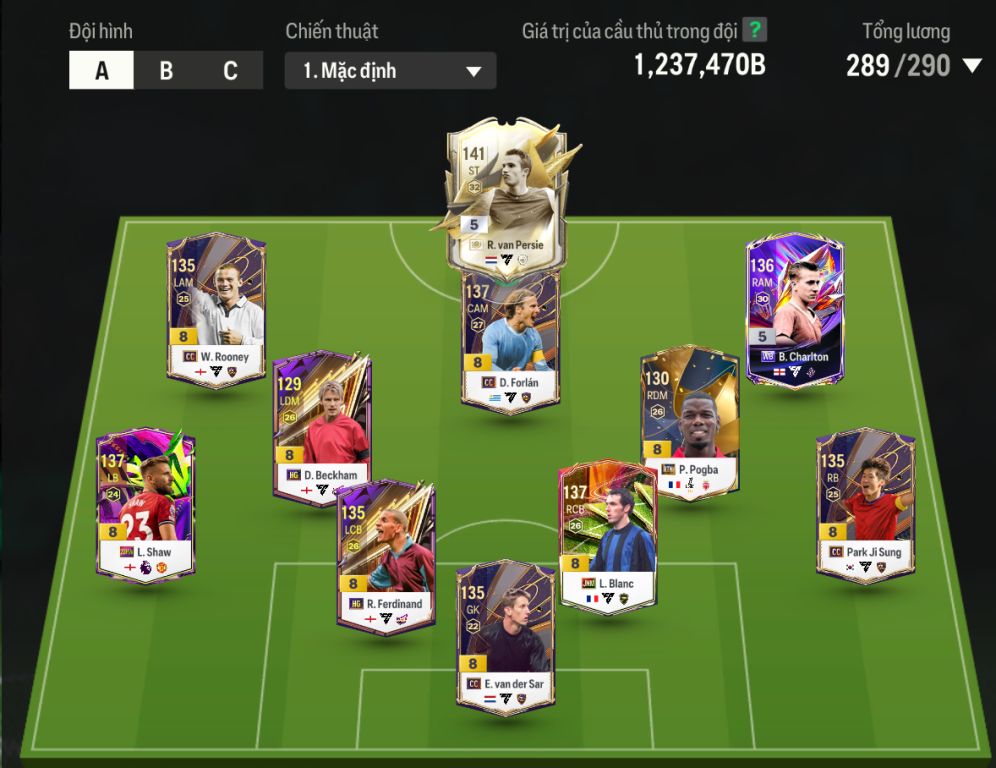Choose the Park Ji Sung card
996x768 pixels.
coord(865,505)
